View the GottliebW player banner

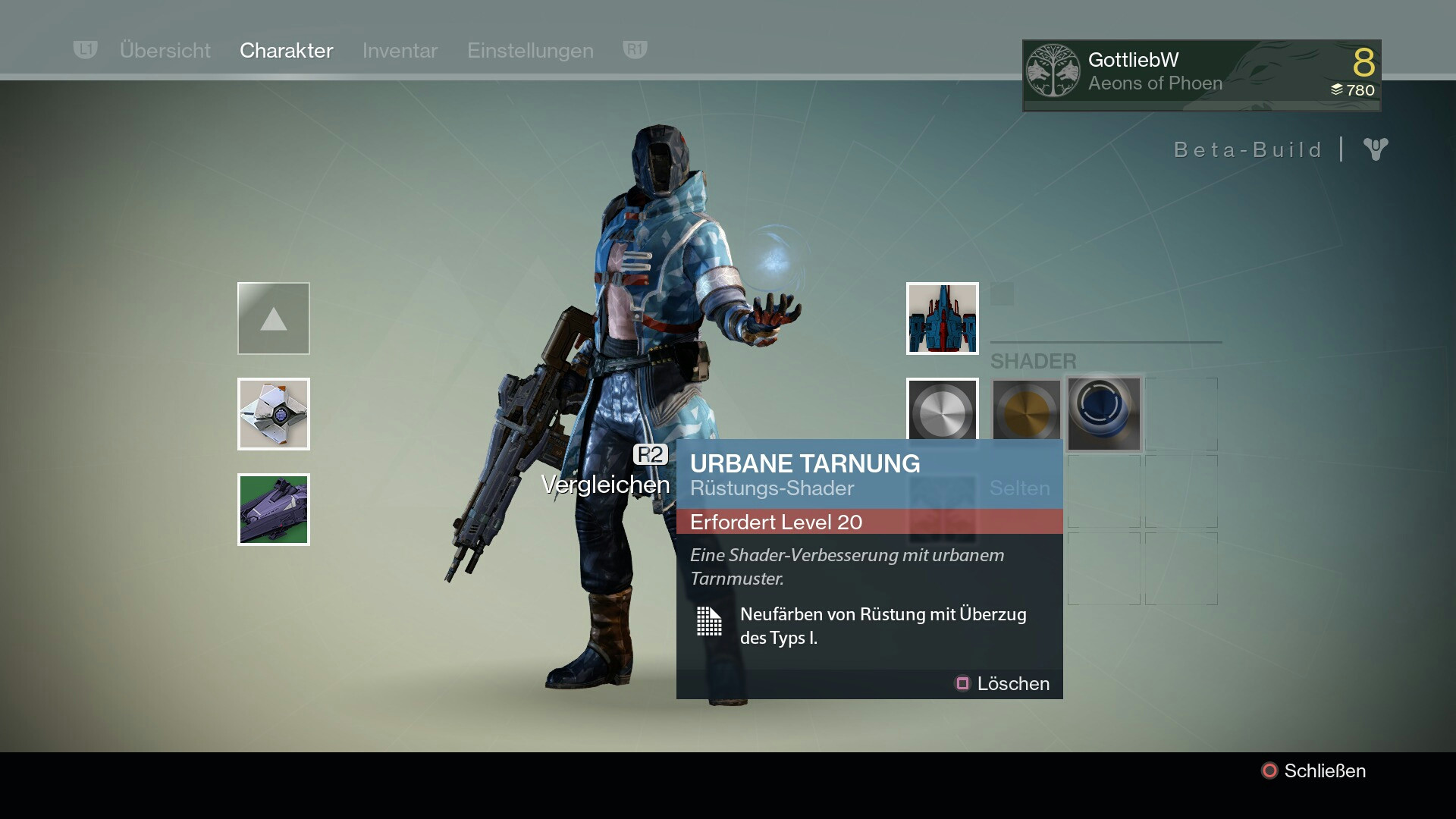tap(1201, 75)
